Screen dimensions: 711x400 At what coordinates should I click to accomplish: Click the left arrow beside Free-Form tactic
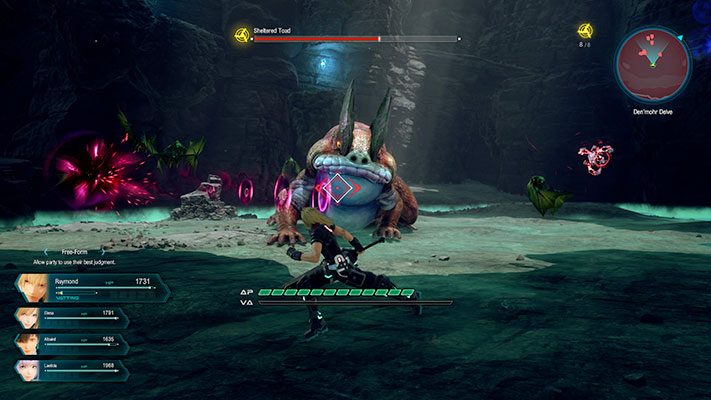click(46, 252)
